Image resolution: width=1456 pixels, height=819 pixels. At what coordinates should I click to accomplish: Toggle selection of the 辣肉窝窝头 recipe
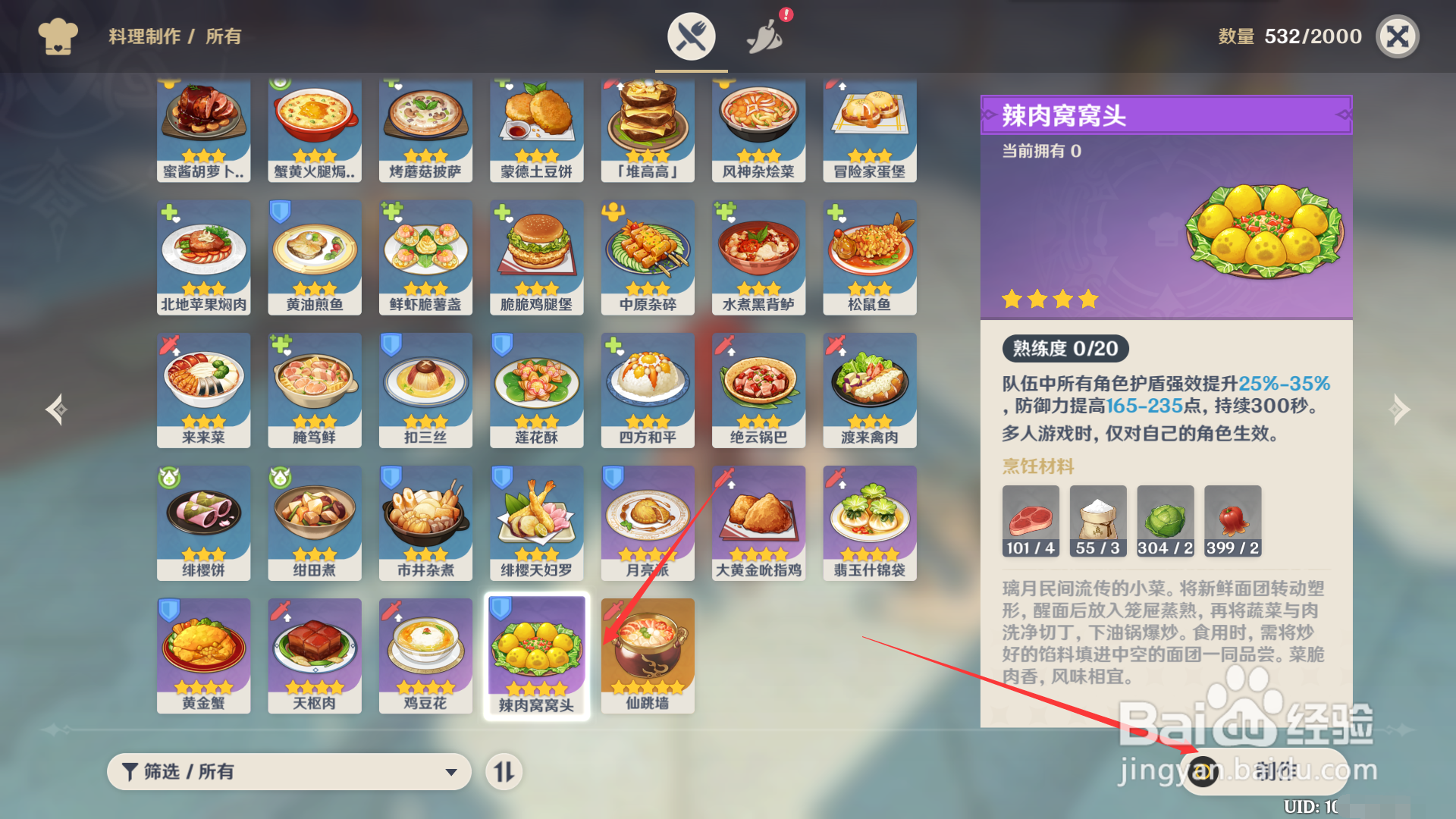pos(536,654)
